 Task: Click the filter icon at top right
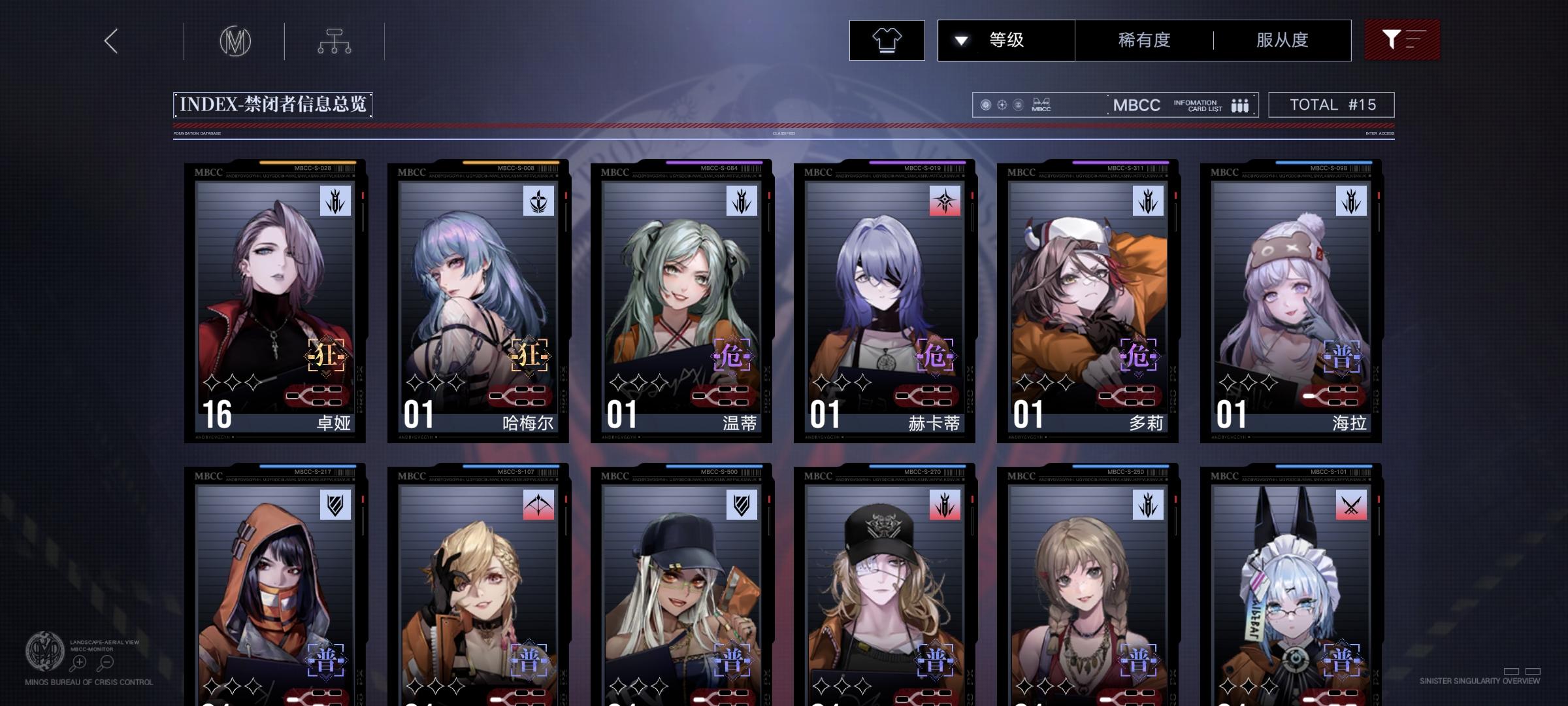[1402, 40]
